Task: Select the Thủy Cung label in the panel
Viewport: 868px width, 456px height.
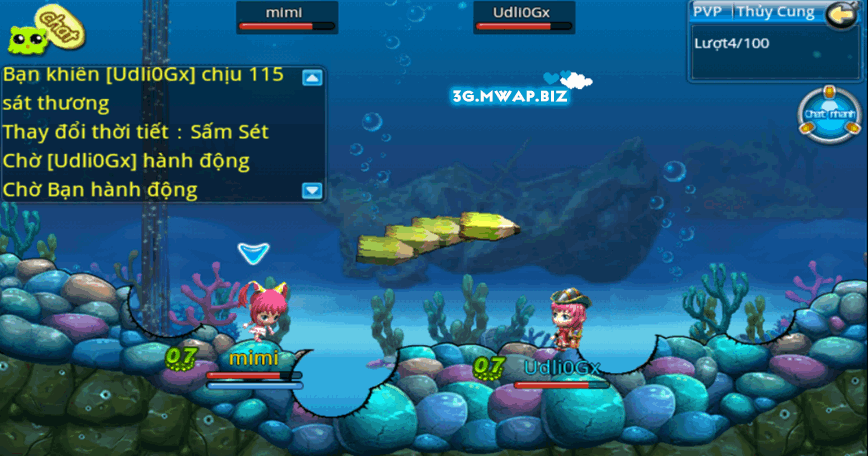Action: click(776, 13)
